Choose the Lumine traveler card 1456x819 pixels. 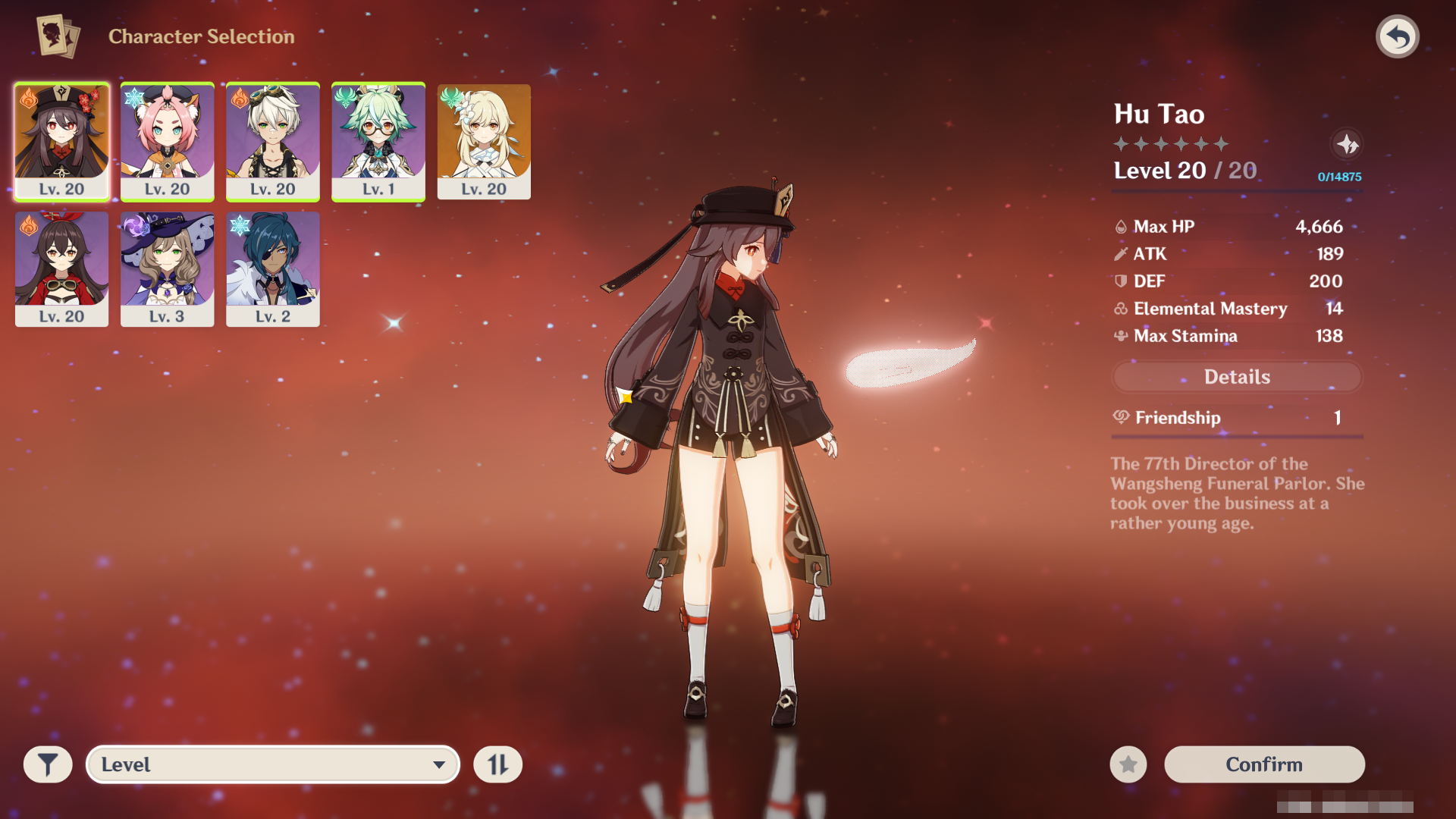(484, 141)
